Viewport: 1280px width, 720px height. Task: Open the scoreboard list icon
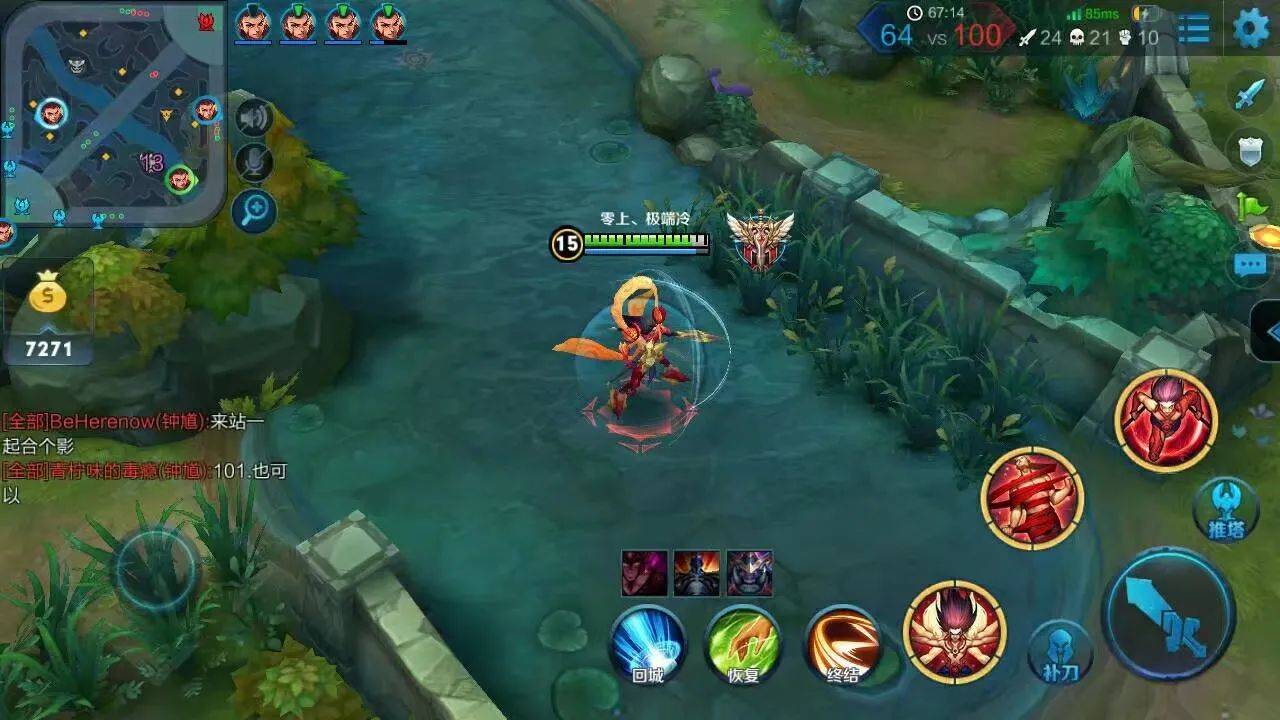click(x=1194, y=29)
